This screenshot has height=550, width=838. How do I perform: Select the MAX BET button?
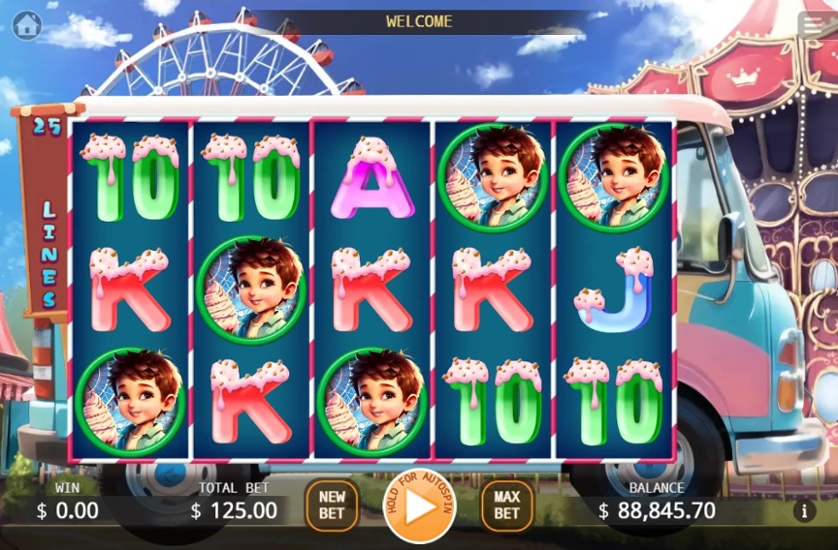[506, 505]
